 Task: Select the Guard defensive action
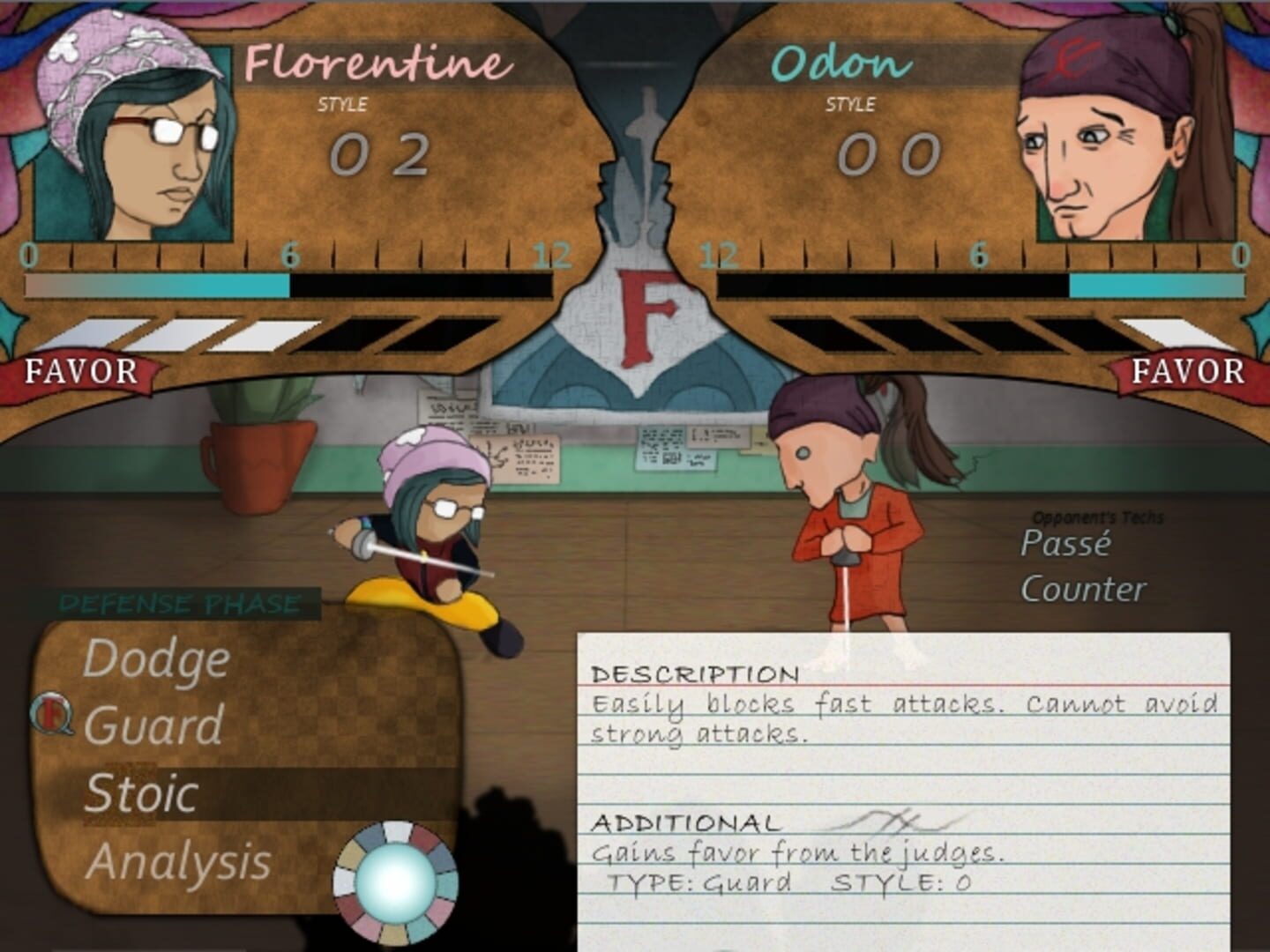tap(154, 725)
